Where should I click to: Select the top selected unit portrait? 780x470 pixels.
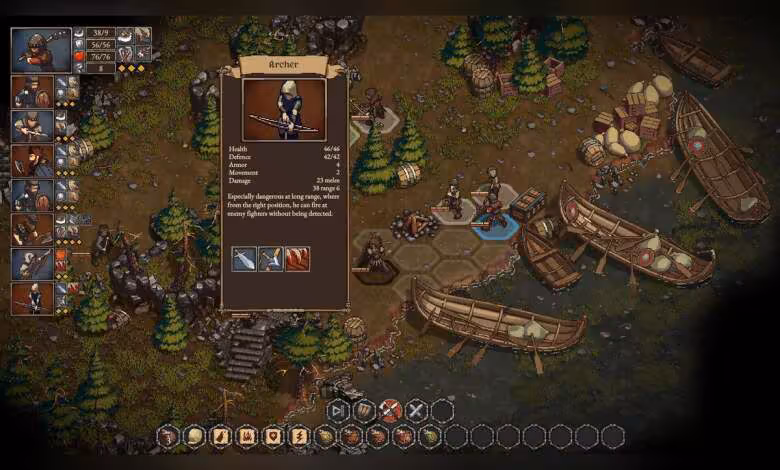(34, 50)
